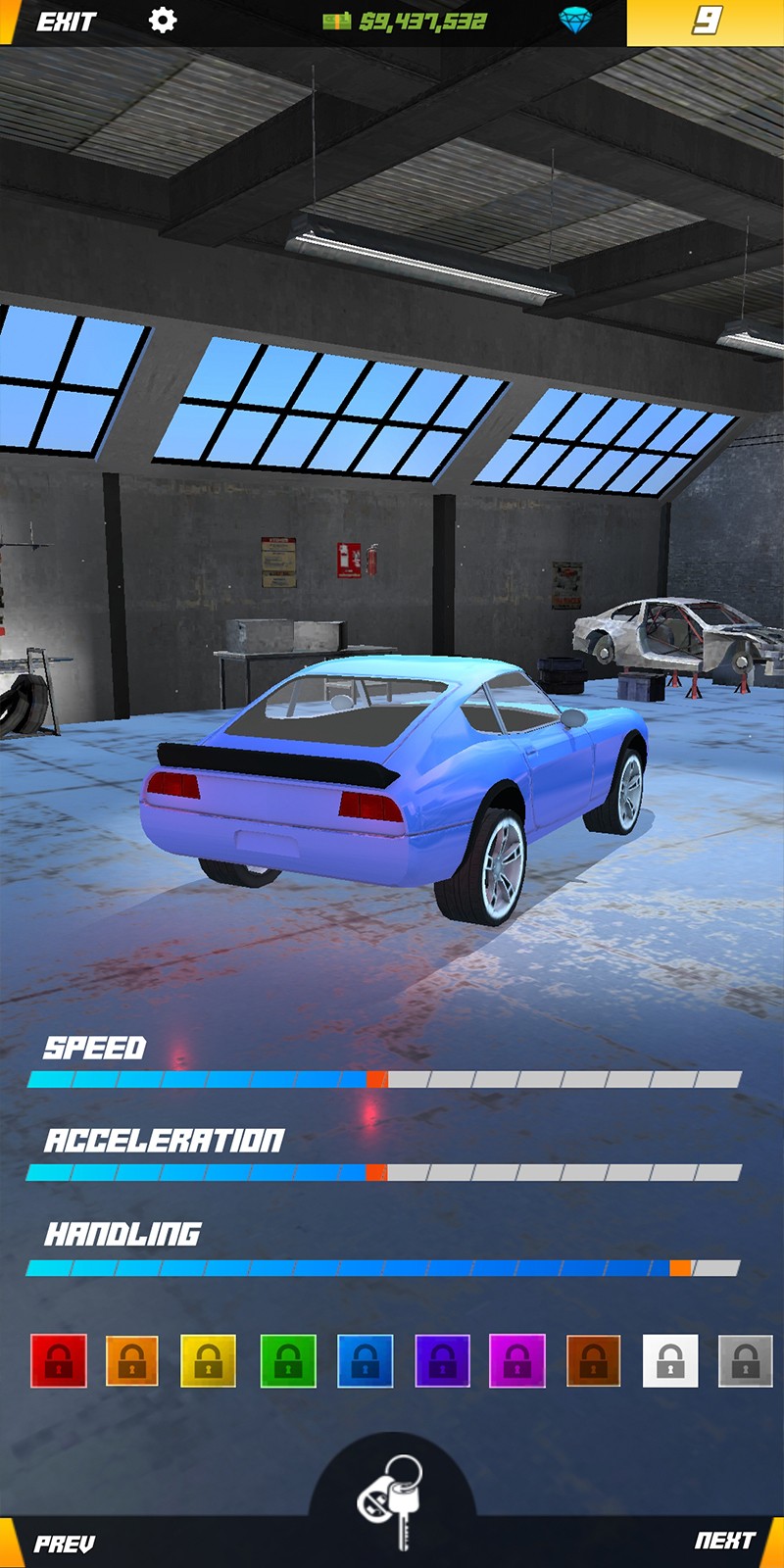The width and height of the screenshot is (784, 1568).
Task: Select the locked dark purple paint
Action: 442,1360
